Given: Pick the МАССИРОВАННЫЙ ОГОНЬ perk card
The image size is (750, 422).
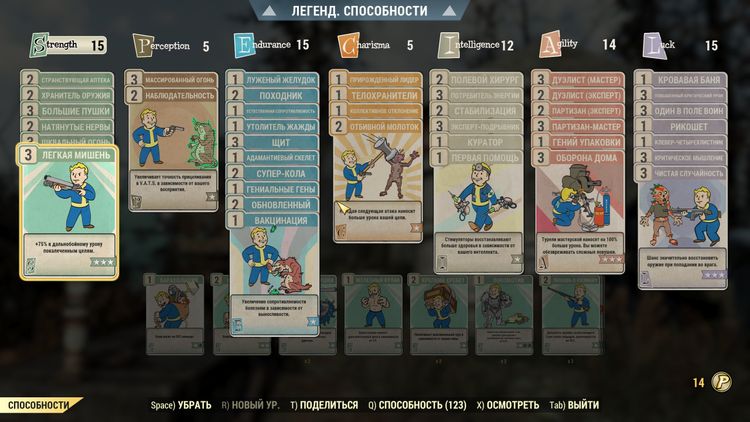Looking at the screenshot, I should 175,79.
